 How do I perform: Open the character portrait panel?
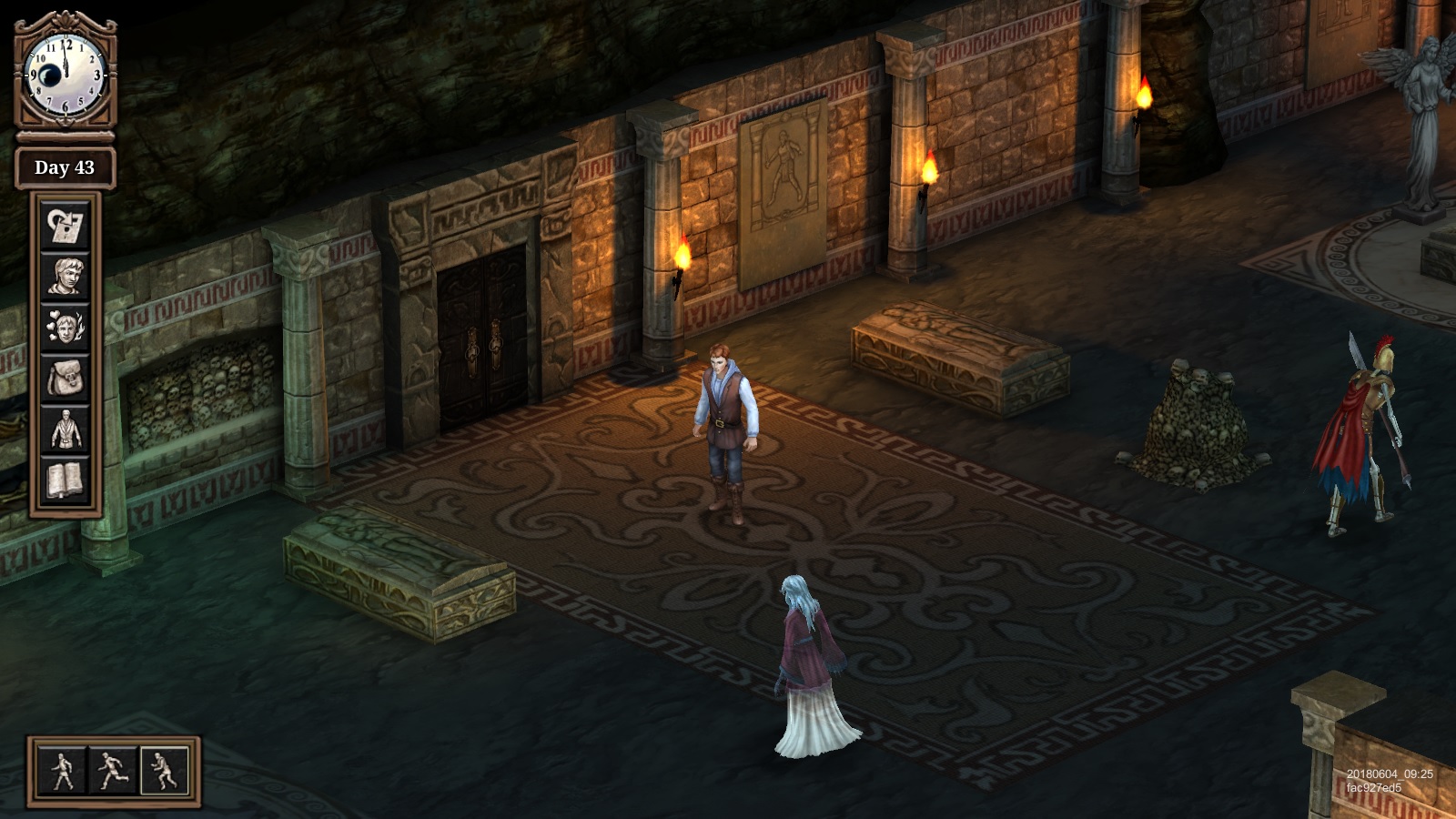(x=65, y=277)
